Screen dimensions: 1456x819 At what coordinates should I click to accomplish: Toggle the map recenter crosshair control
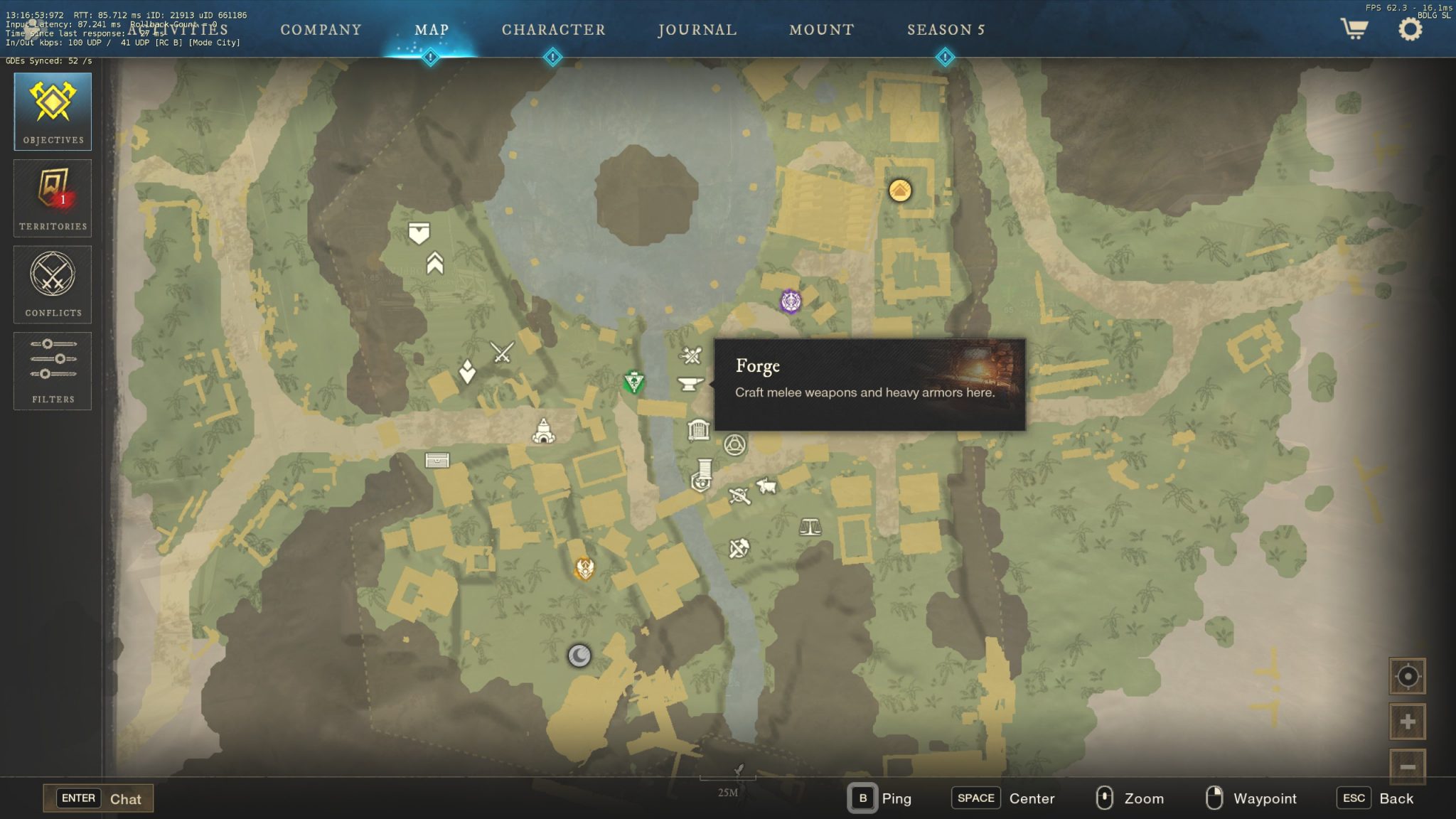tap(1409, 676)
